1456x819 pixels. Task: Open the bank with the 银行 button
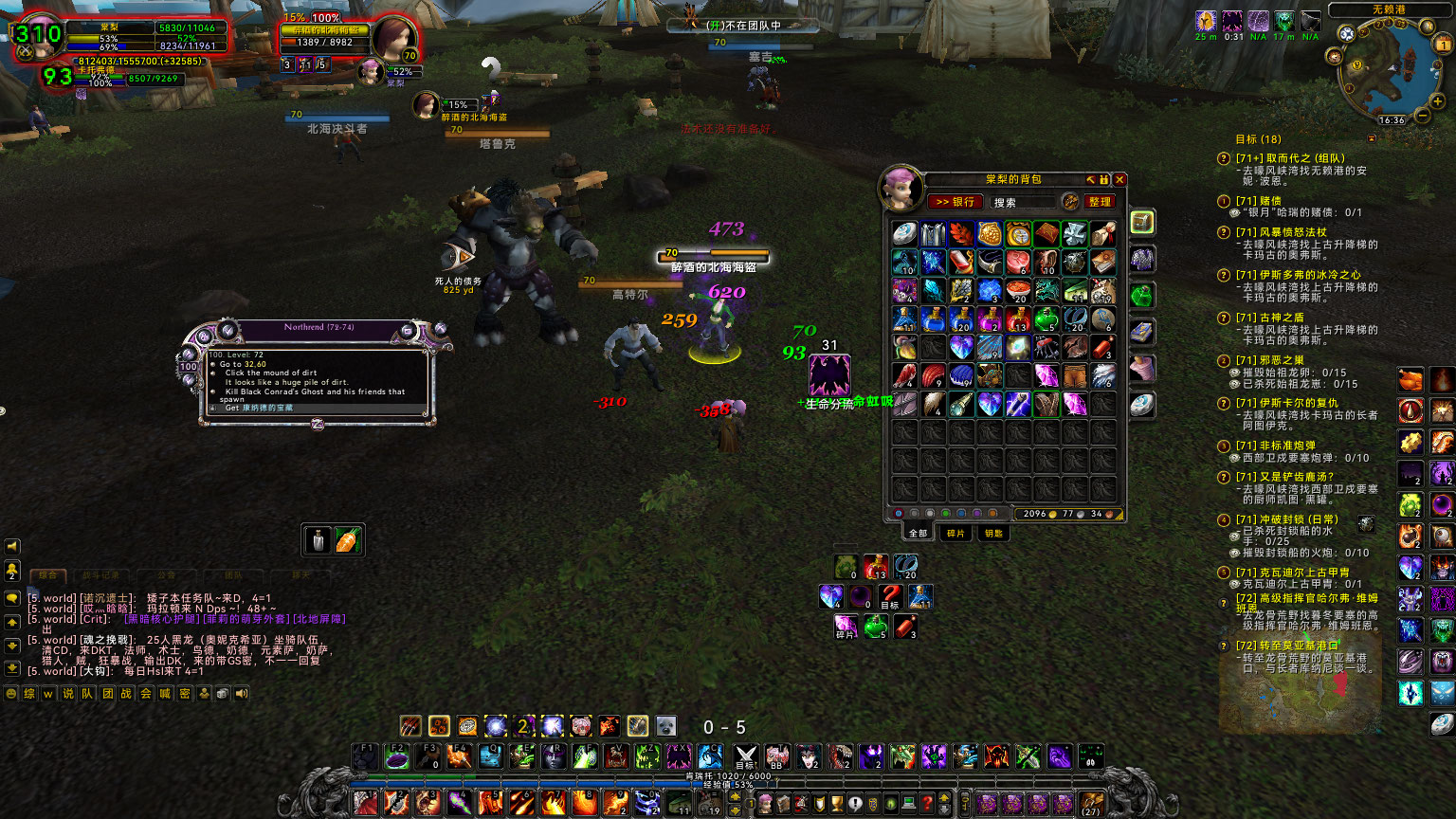[x=956, y=202]
